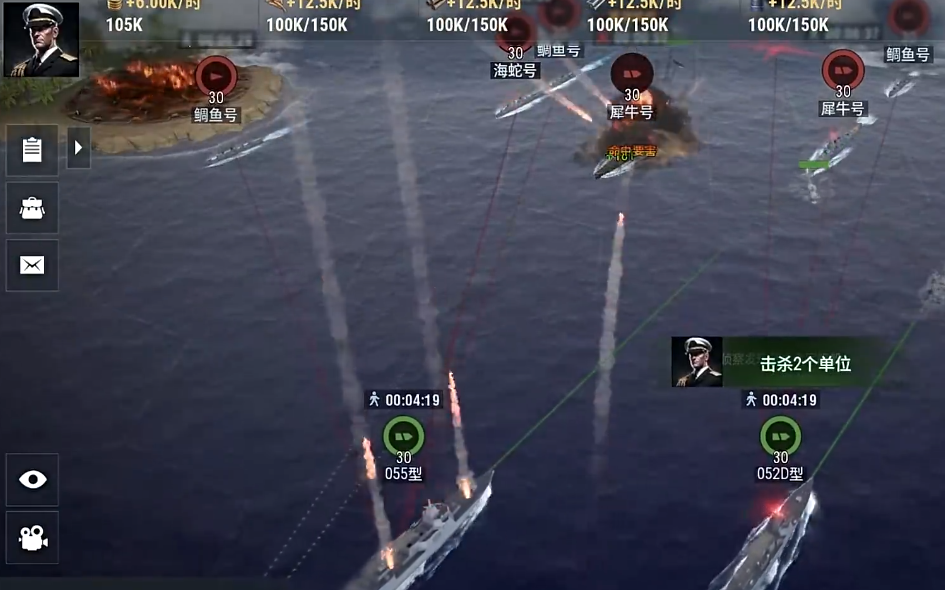Open the commander portrait profile

pos(41,40)
